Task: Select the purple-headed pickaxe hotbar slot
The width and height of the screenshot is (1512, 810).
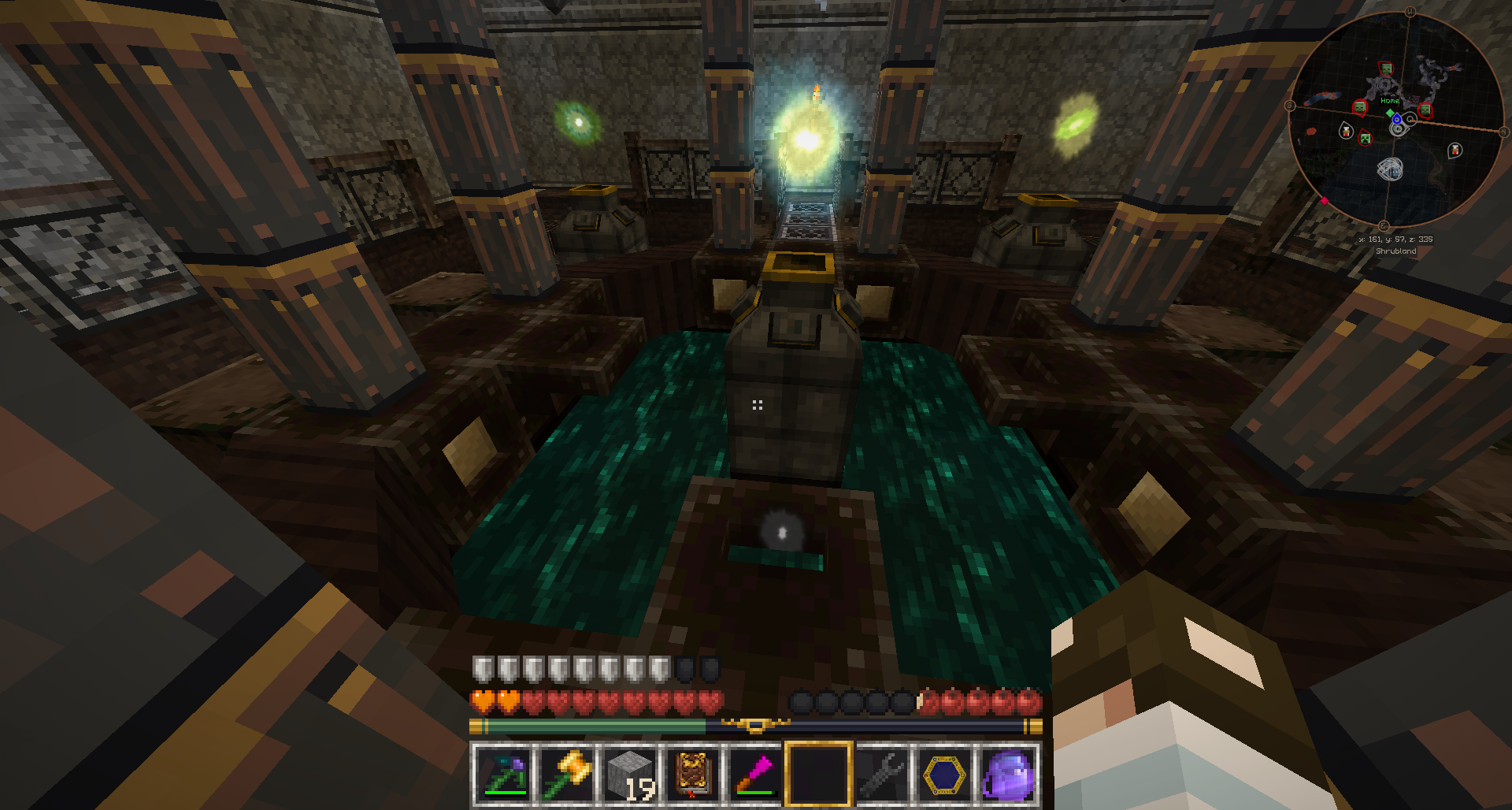Action: pos(502,774)
